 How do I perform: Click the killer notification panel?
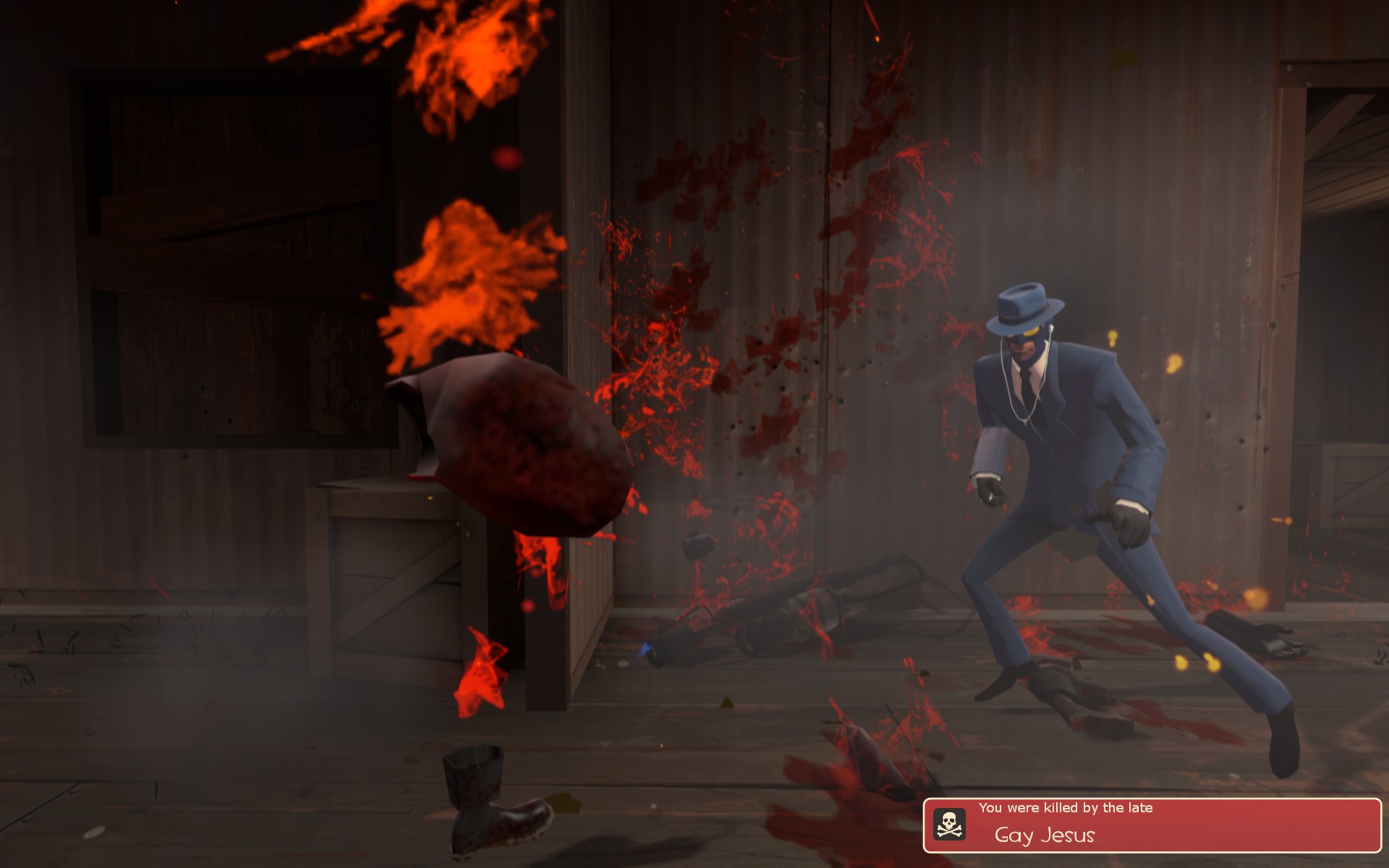[1152, 825]
